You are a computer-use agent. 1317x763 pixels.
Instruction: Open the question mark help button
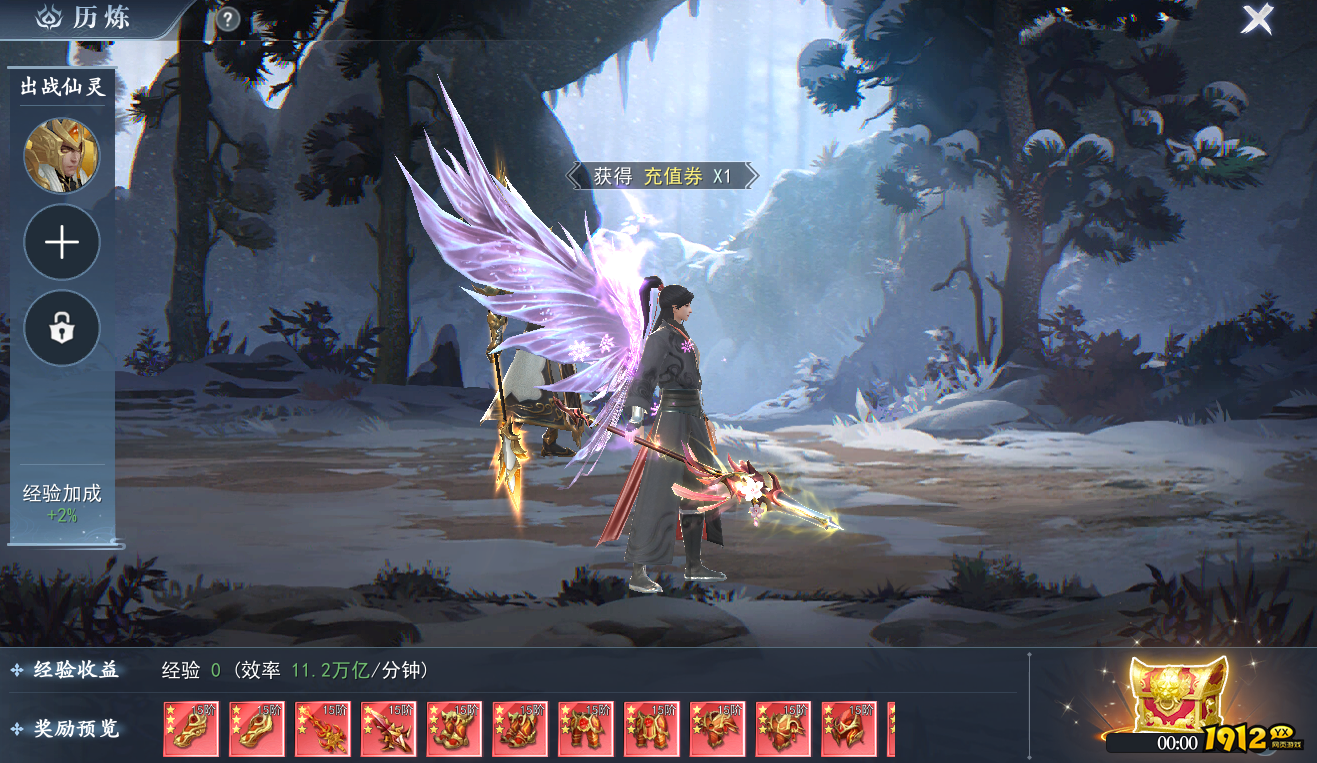(x=228, y=19)
